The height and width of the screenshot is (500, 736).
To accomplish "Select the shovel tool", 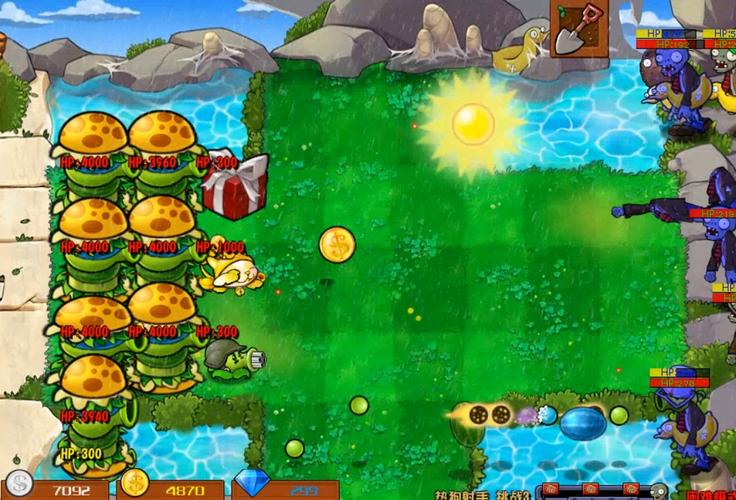I will pos(577,29).
